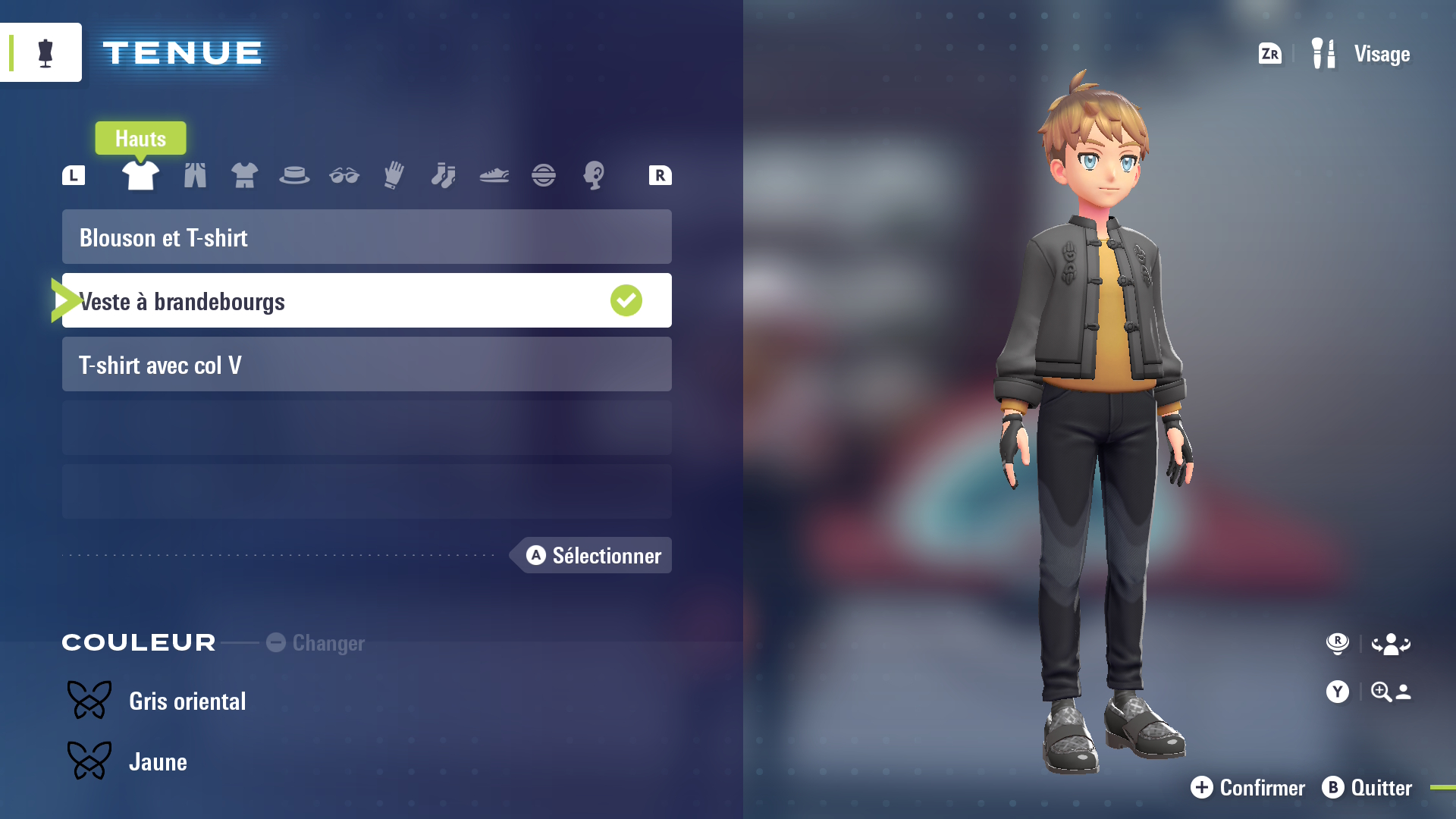
Task: Click the Sélectionner button
Action: 594,556
